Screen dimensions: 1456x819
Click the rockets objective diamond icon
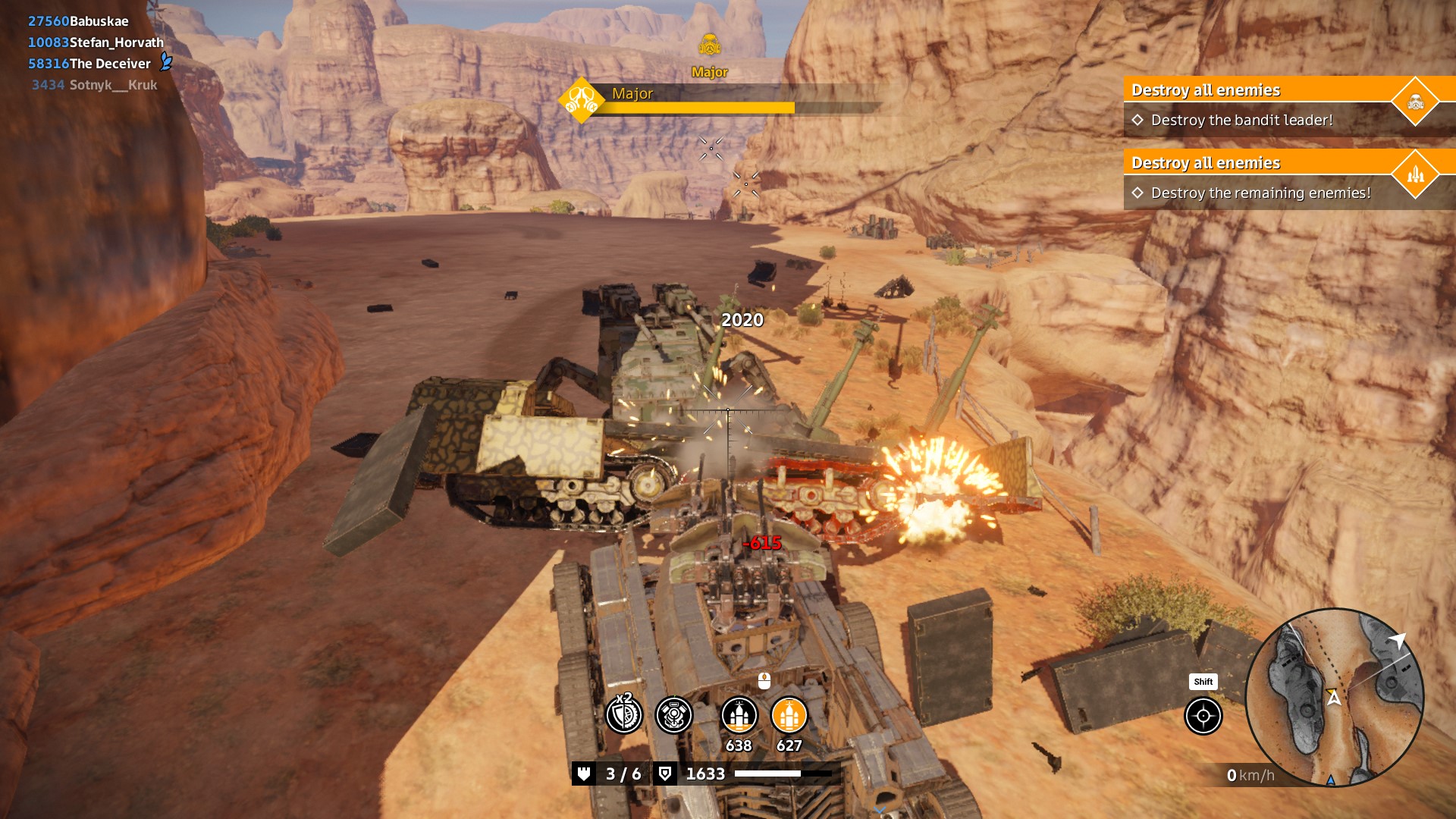[x=1415, y=174]
